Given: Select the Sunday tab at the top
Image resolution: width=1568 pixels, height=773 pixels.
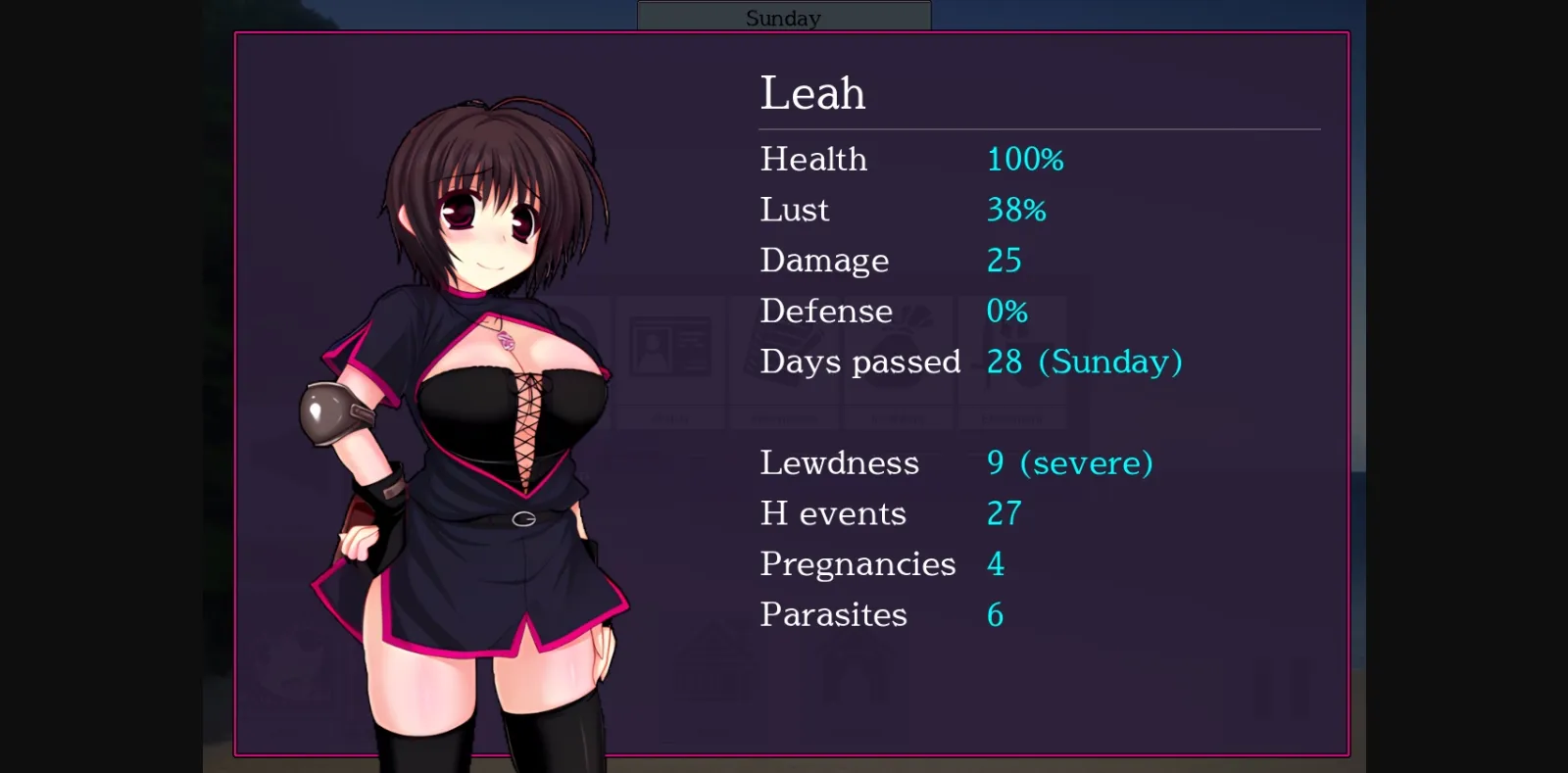Looking at the screenshot, I should pos(783,16).
